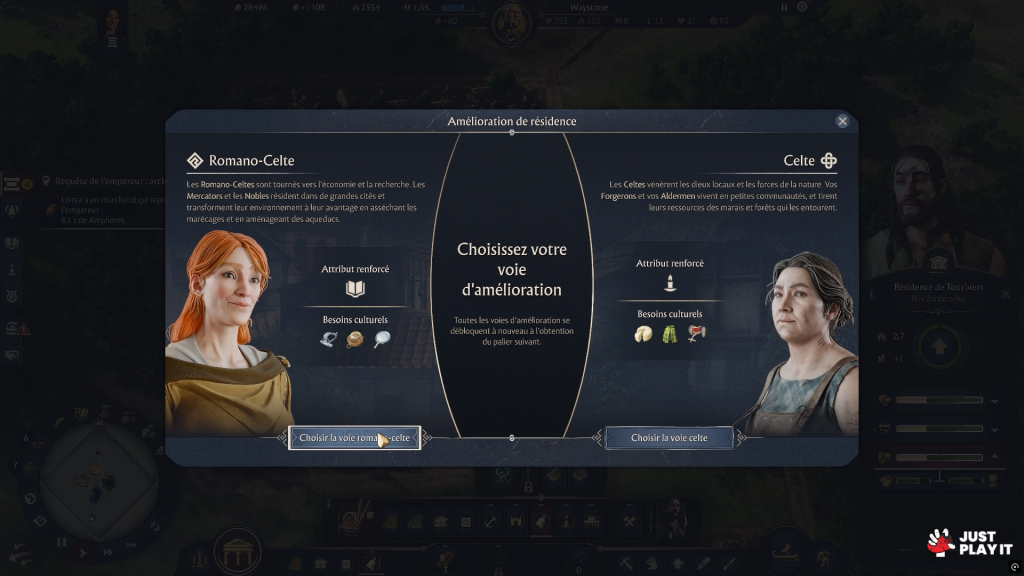The height and width of the screenshot is (576, 1024).
Task: Select "Choisir la voie celte" button
Action: coord(669,438)
